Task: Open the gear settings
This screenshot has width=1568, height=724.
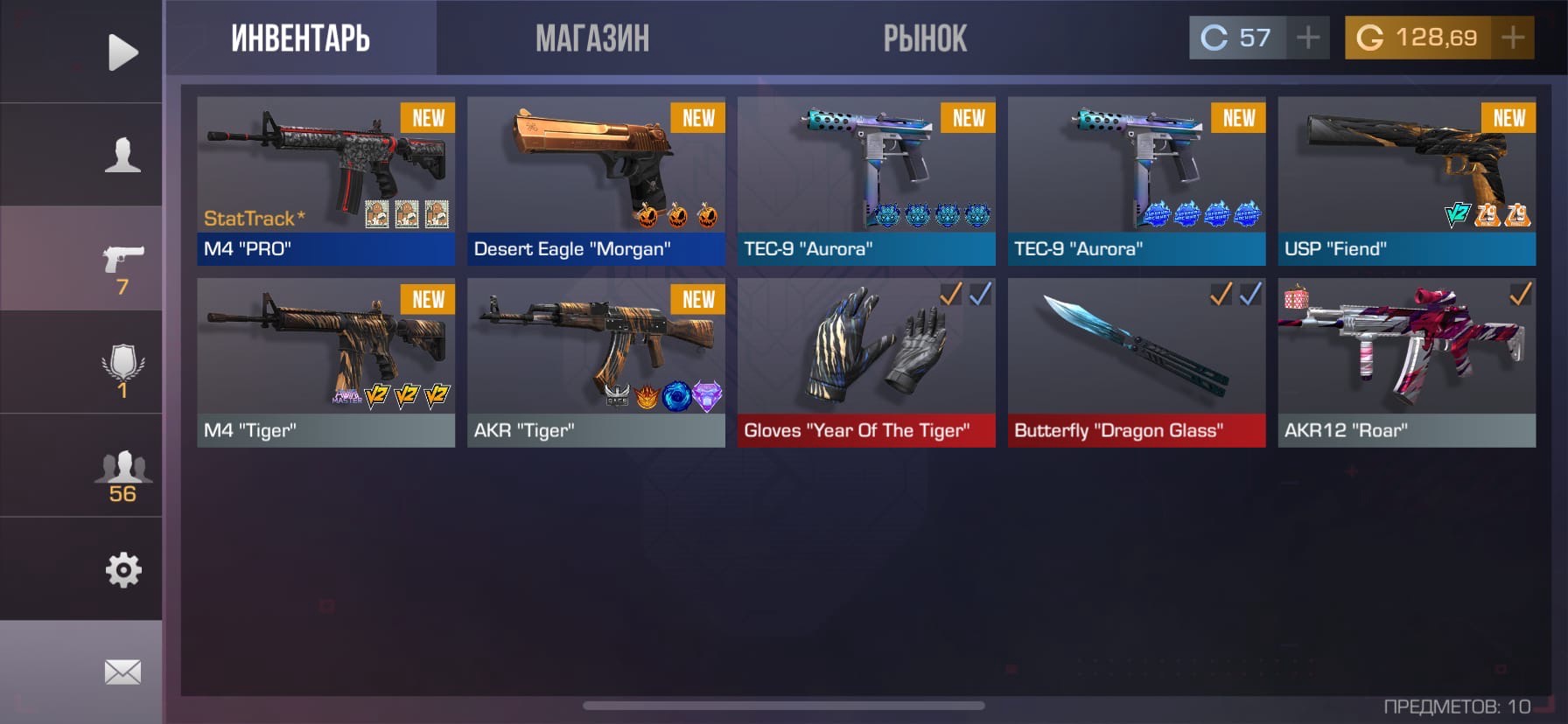Action: point(122,570)
